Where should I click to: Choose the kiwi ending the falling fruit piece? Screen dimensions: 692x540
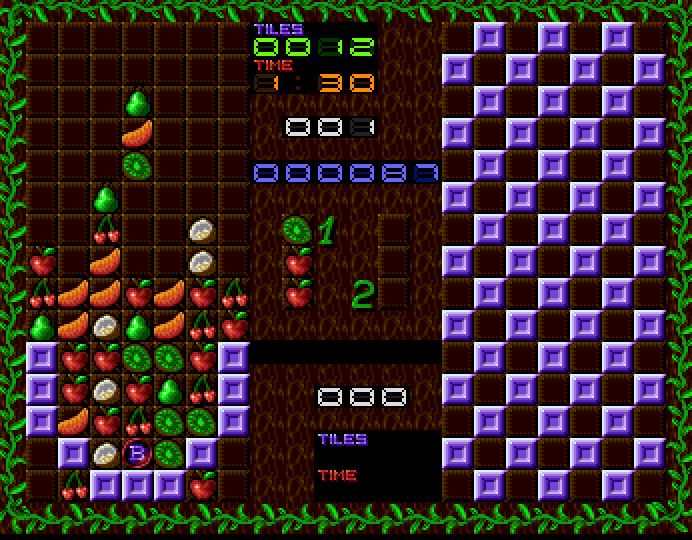coord(137,165)
